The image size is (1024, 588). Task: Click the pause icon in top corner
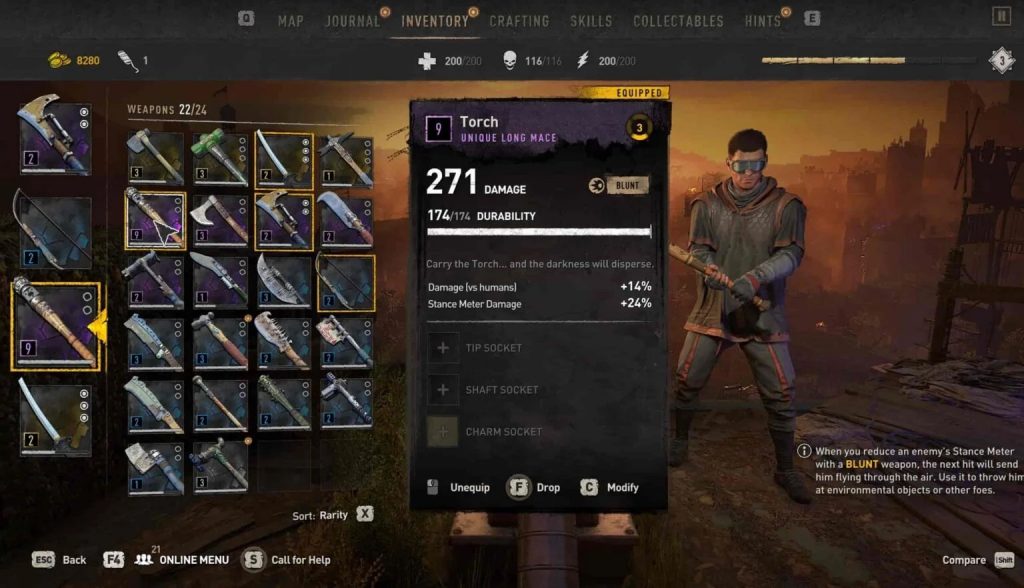click(1001, 16)
